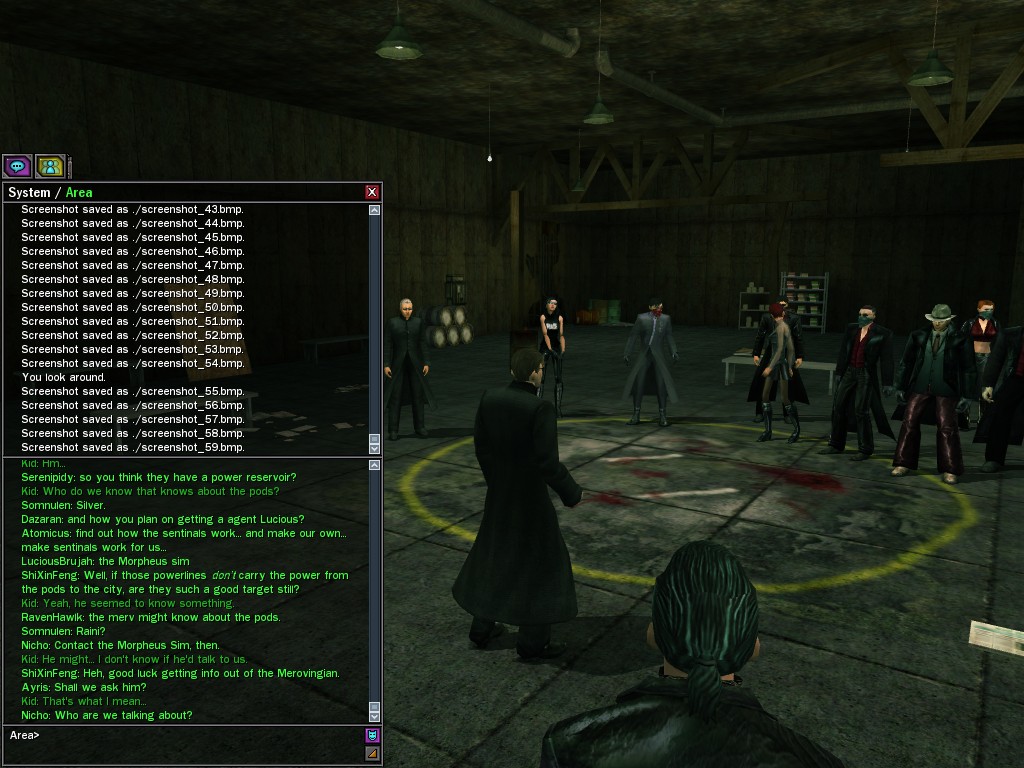Open the purple speech bubble chat icon
The width and height of the screenshot is (1024, 768).
click(x=17, y=166)
